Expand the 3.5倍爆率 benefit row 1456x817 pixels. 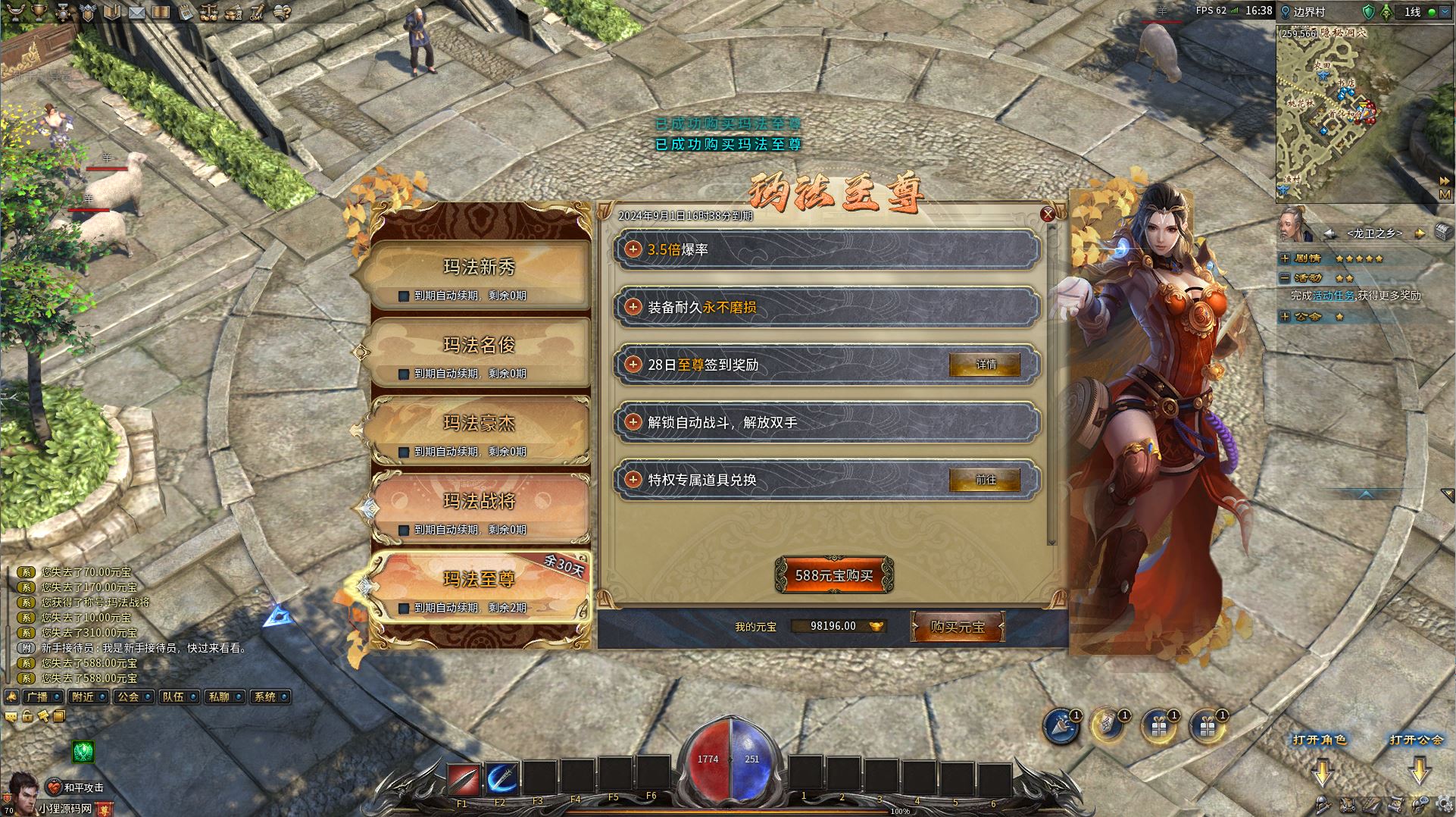point(633,249)
